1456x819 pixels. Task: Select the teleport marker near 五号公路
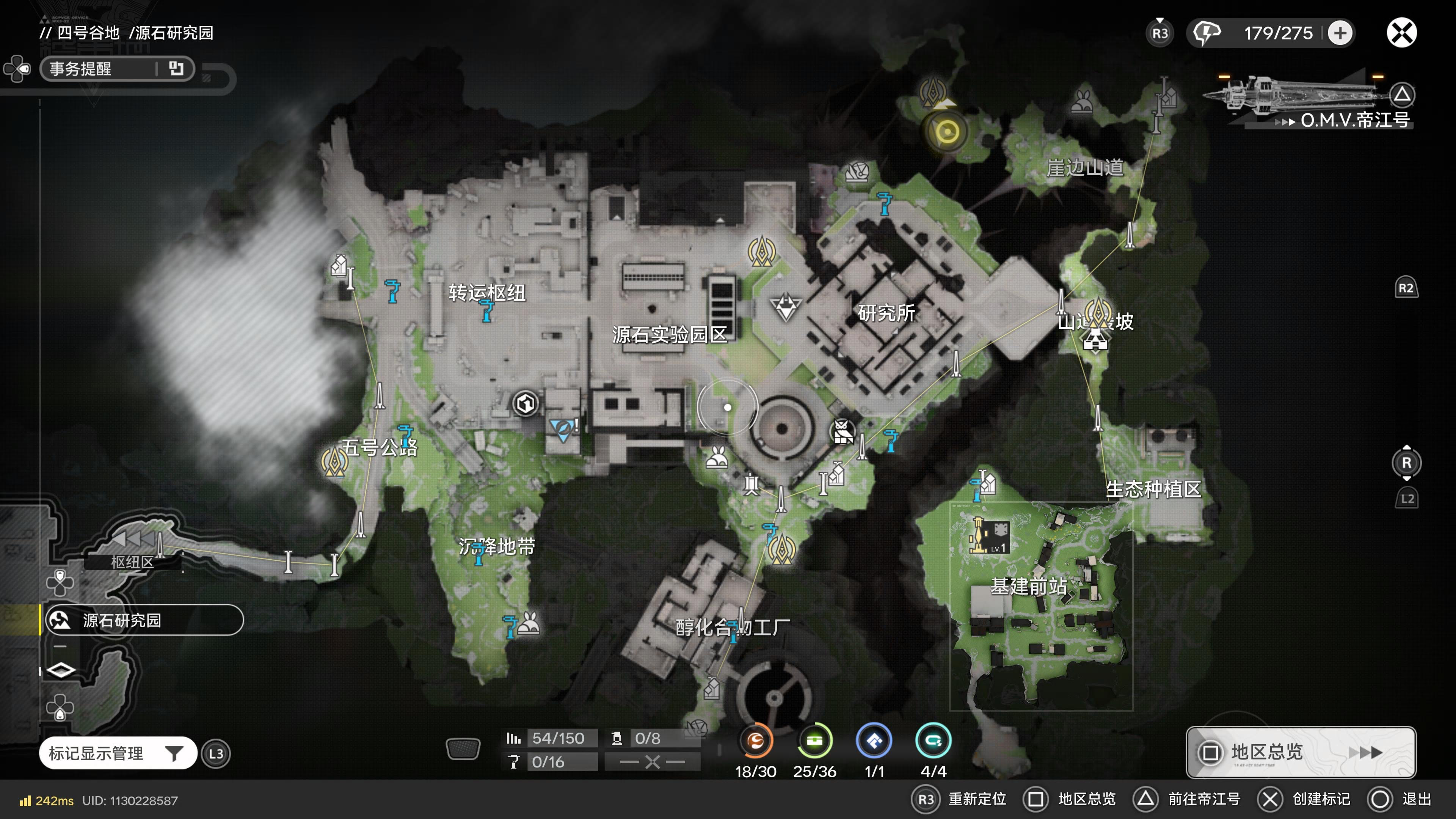334,462
